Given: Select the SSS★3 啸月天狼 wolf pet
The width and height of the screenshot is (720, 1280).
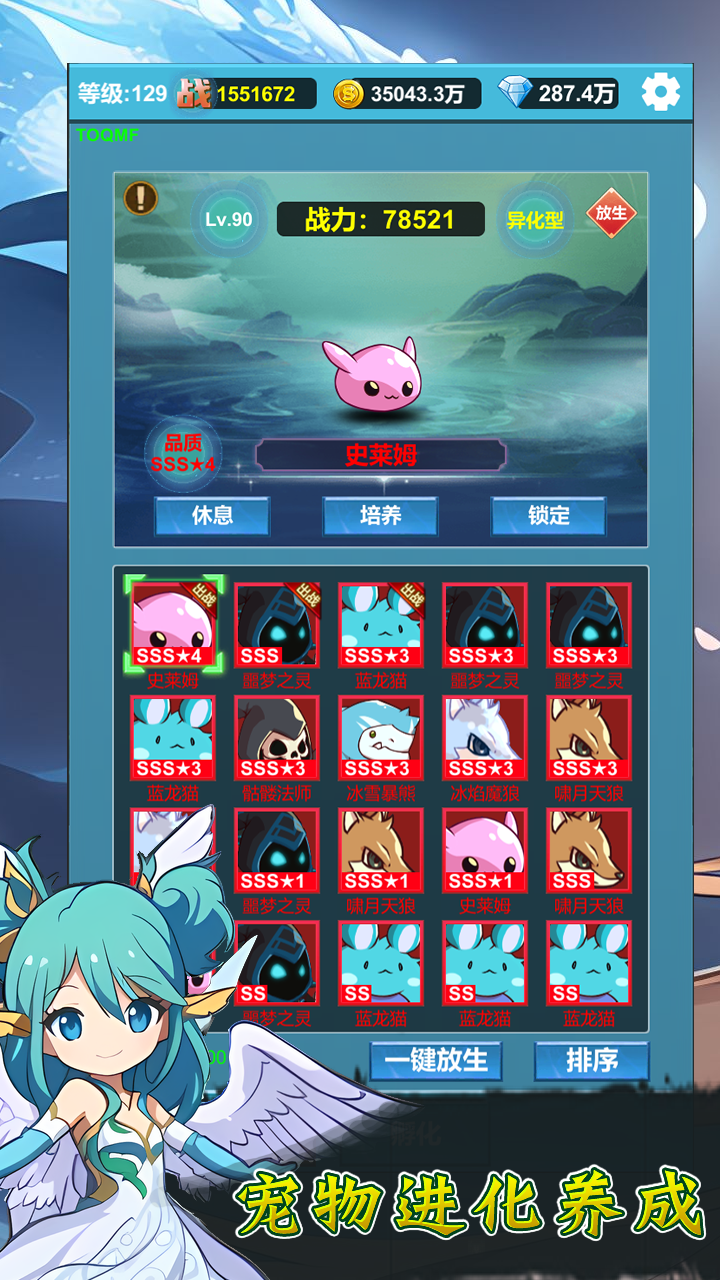Looking at the screenshot, I should 589,738.
